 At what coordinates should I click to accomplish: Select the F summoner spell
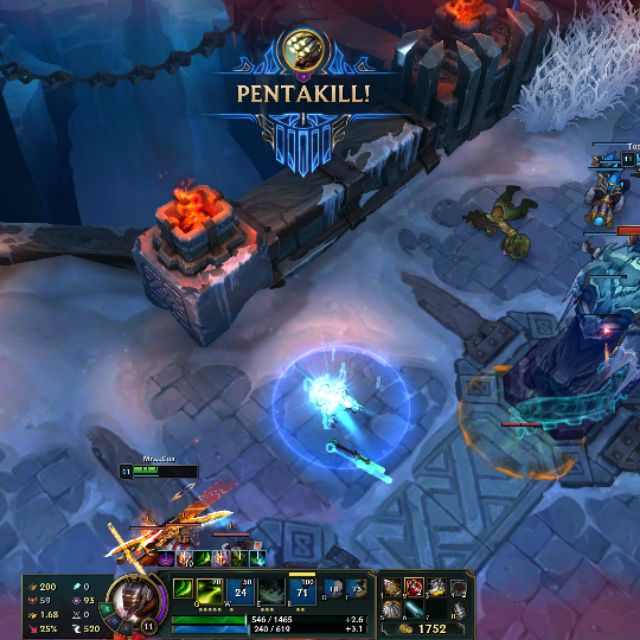(356, 589)
